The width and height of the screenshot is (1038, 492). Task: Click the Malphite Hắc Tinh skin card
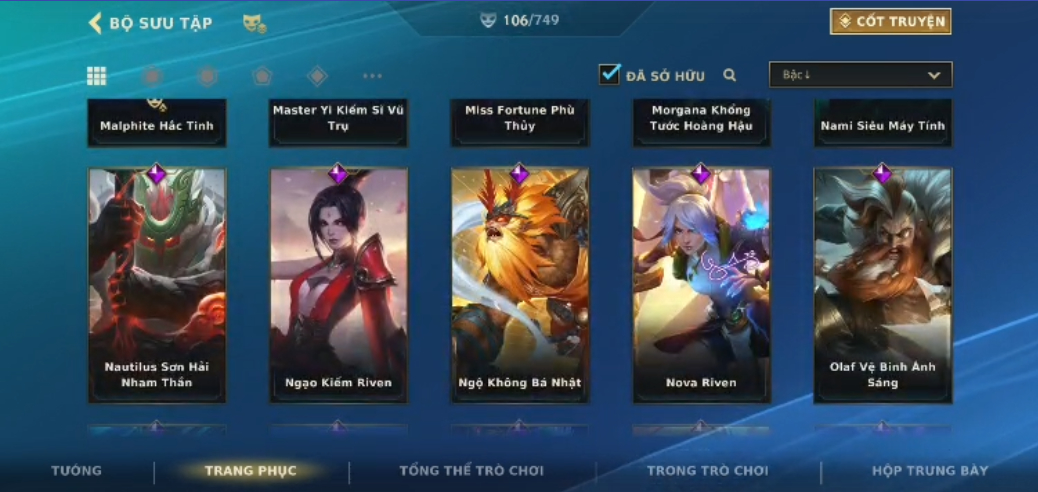(x=157, y=123)
